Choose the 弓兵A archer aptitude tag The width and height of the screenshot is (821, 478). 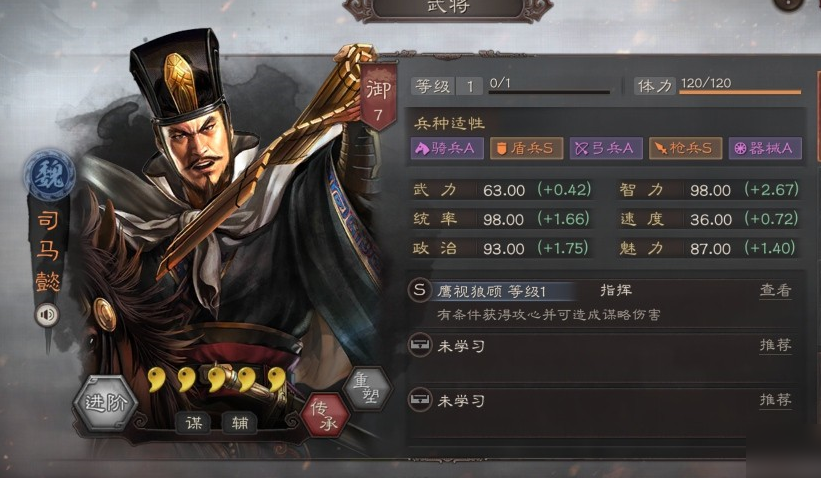tap(606, 148)
